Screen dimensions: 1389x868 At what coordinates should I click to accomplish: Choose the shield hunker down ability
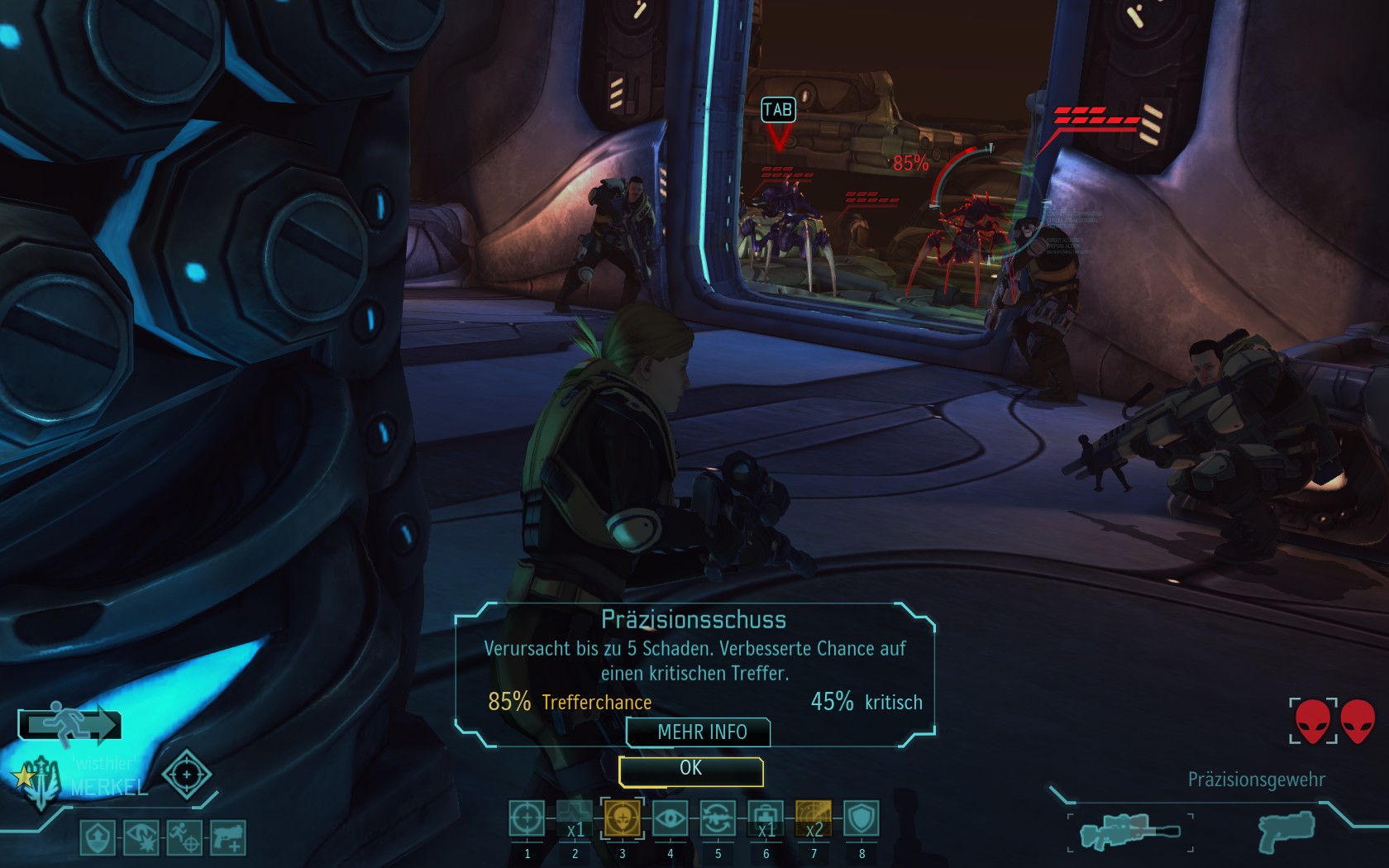[861, 819]
